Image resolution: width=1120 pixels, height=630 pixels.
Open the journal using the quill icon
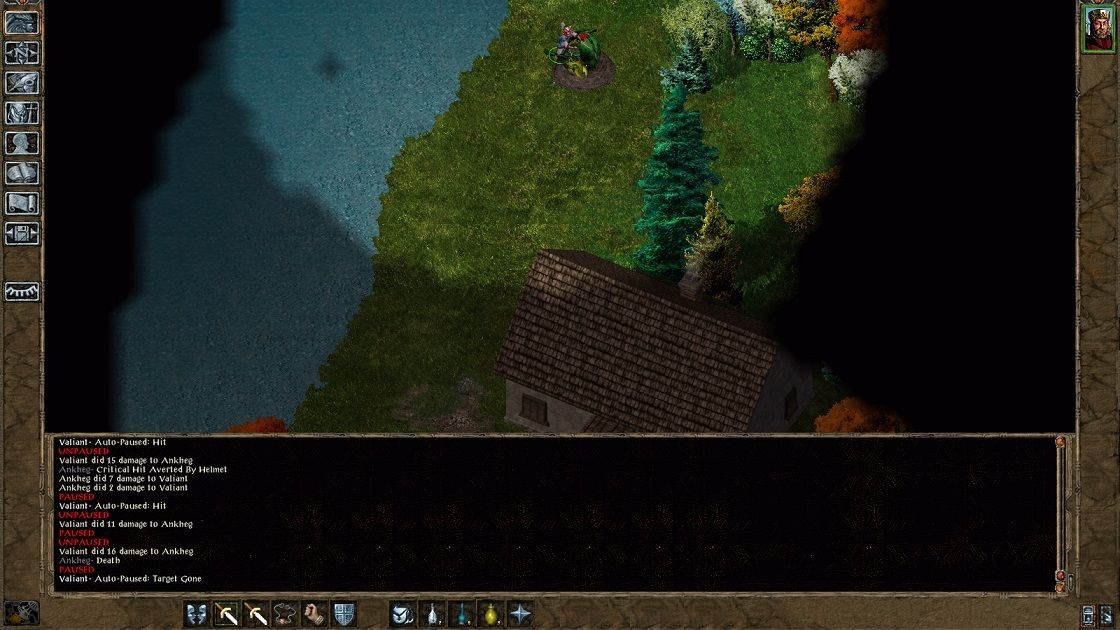[22, 83]
